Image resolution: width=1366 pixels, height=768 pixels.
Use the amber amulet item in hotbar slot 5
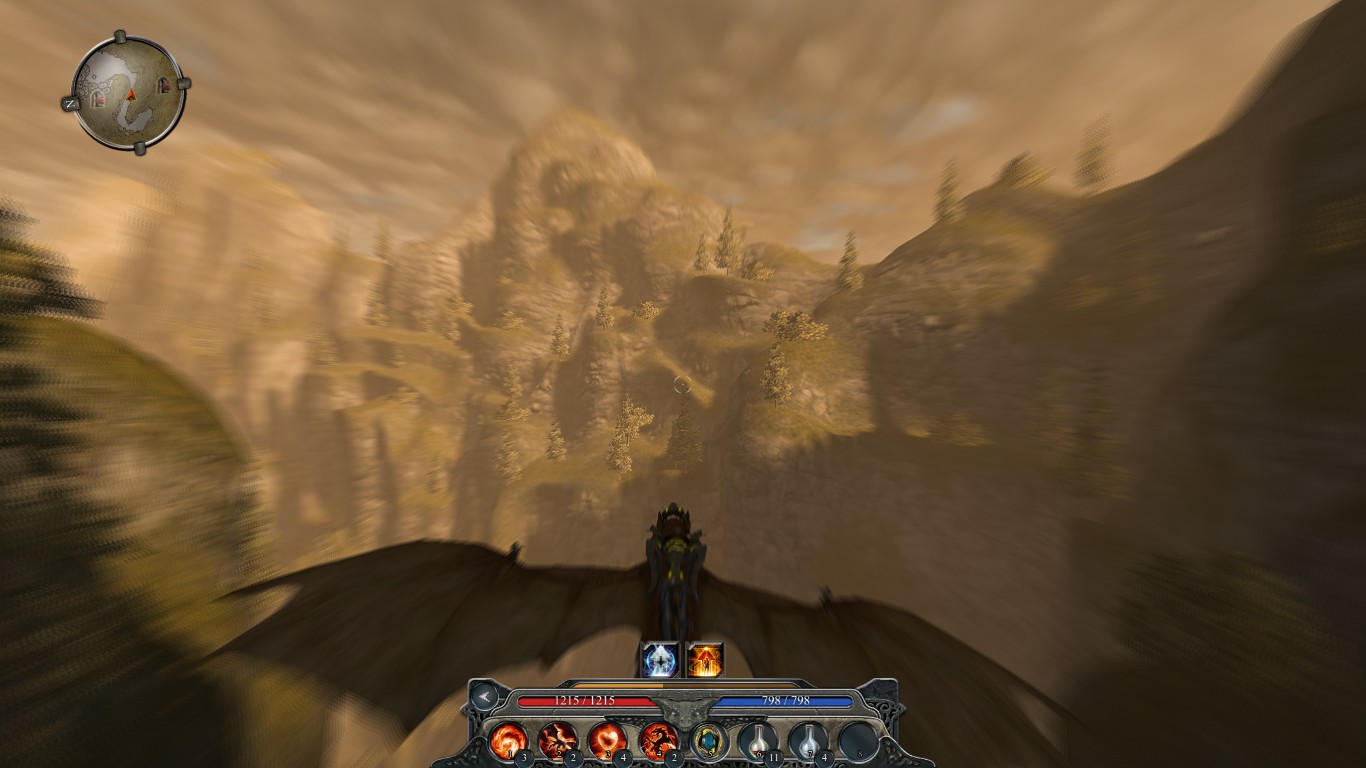(x=710, y=740)
